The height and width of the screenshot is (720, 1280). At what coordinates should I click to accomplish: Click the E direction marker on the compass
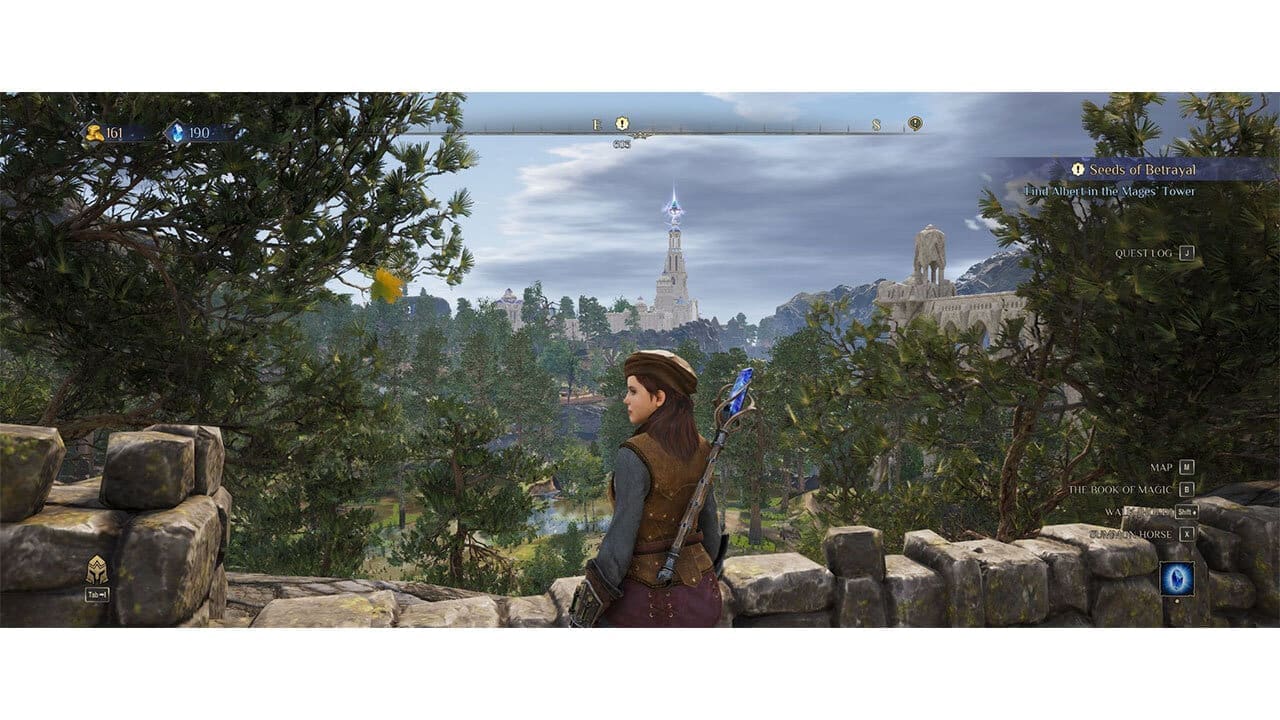(597, 123)
